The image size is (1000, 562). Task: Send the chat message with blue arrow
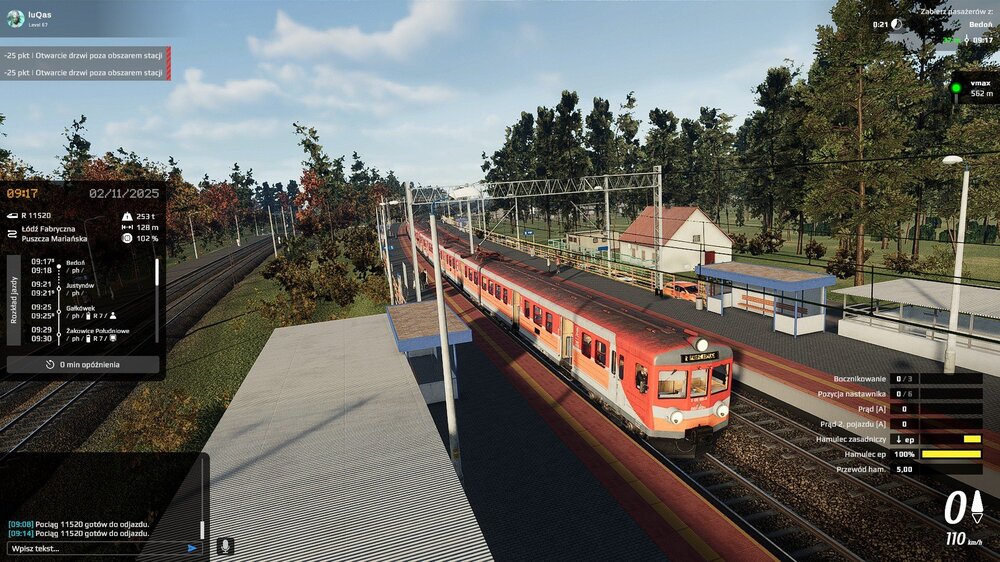tap(192, 548)
